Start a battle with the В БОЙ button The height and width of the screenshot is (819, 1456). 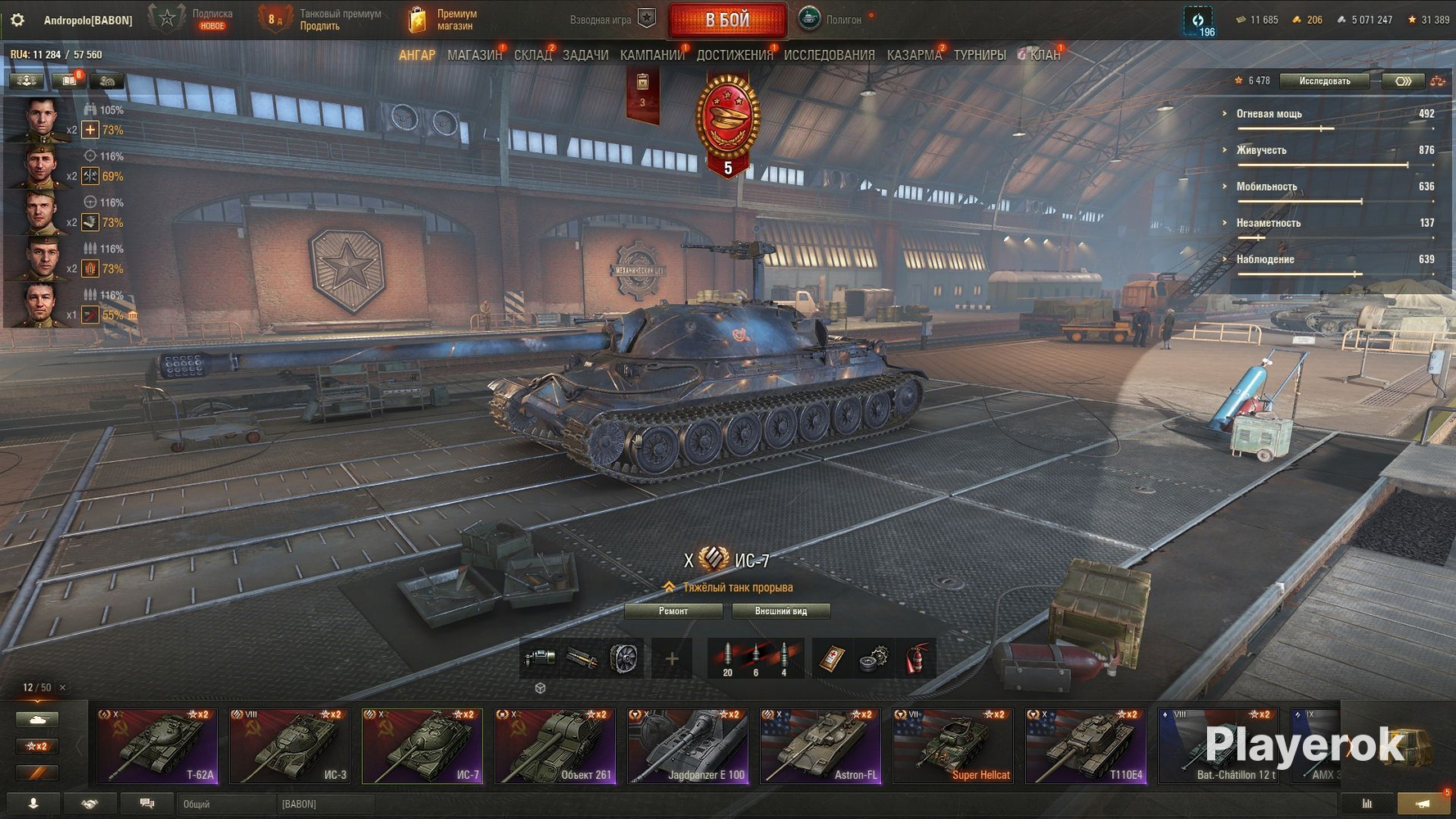[x=727, y=20]
